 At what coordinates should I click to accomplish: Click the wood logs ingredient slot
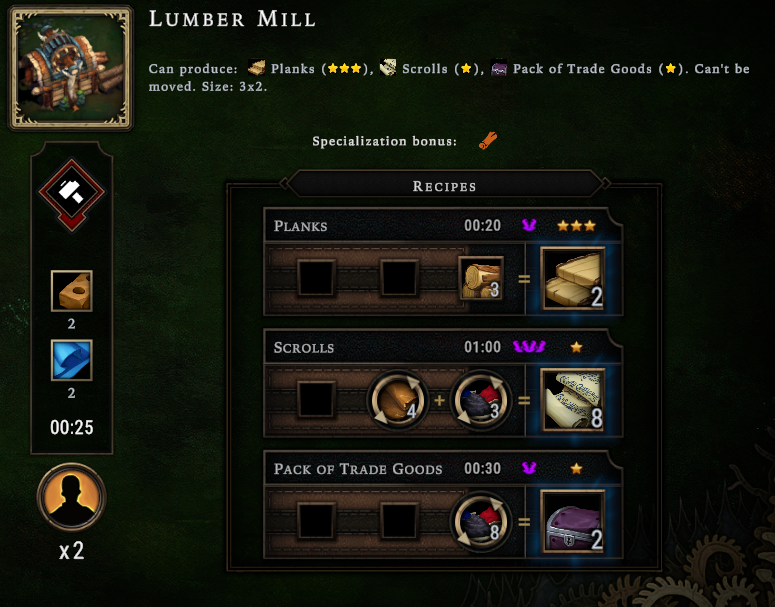pyautogui.click(x=481, y=279)
